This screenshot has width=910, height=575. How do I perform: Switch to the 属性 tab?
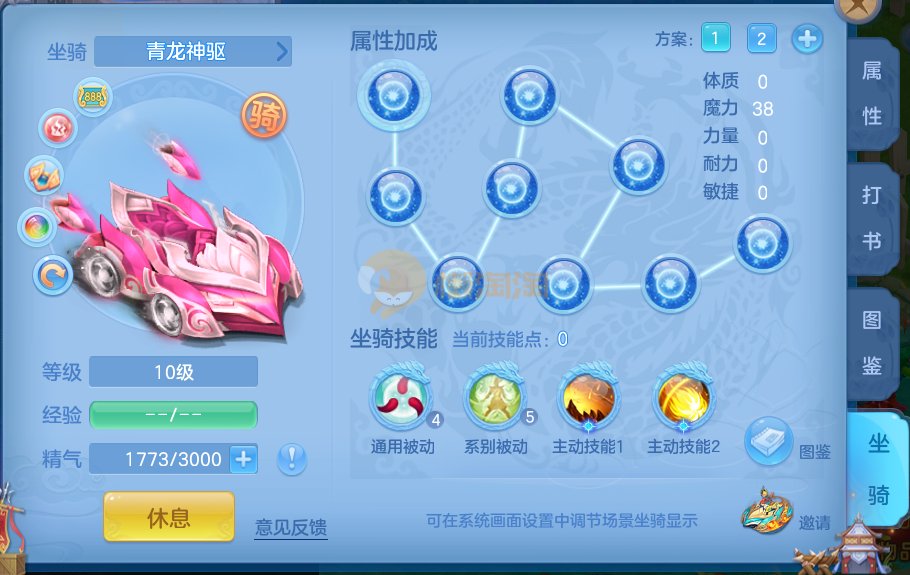[872, 93]
